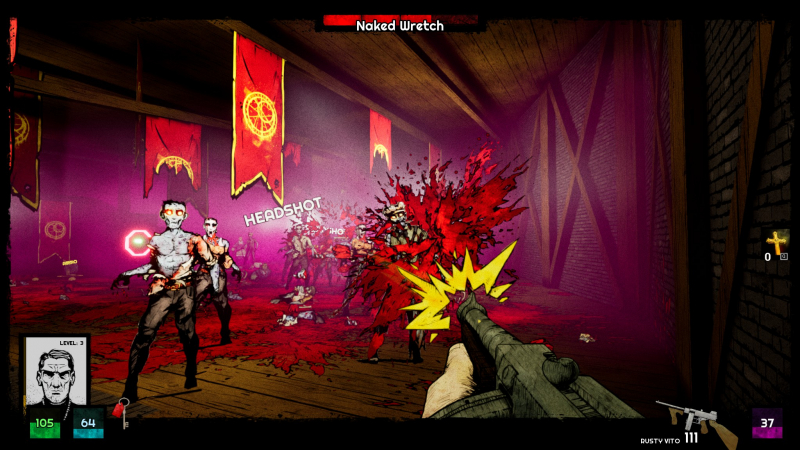
Task: Use the golden cross item
Action: (x=776, y=243)
